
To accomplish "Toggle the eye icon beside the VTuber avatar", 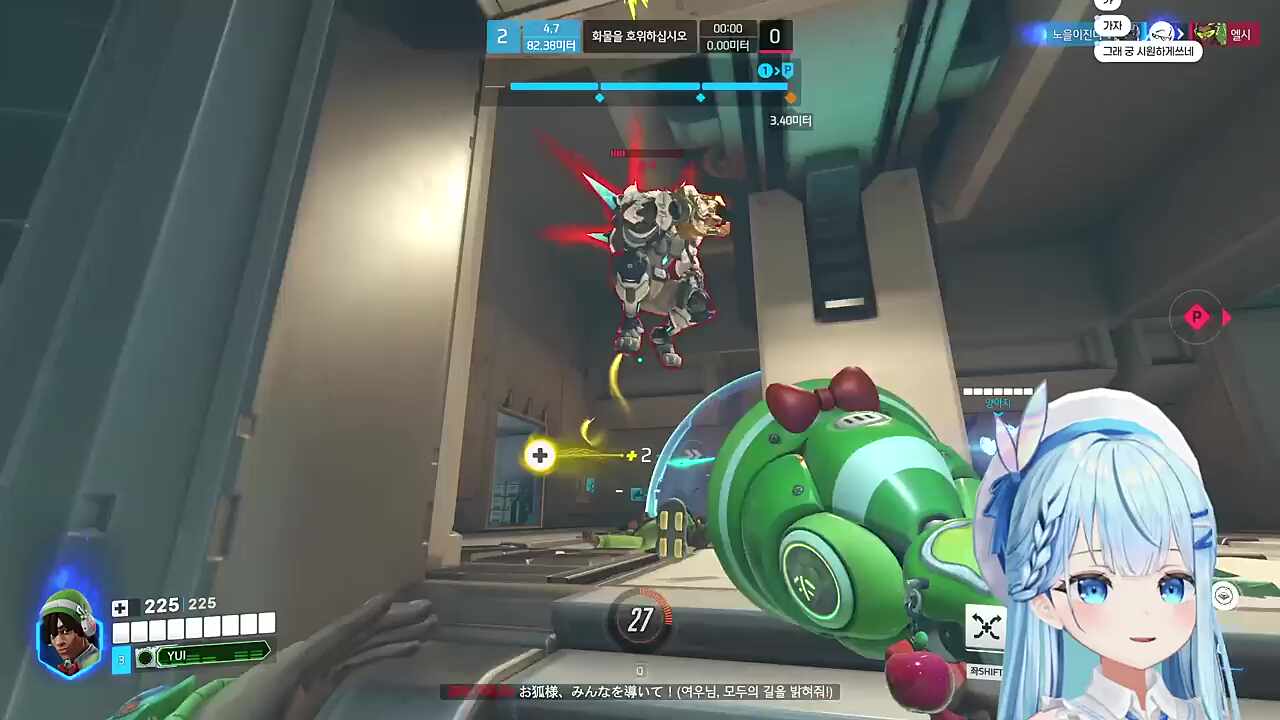I will coord(1224,596).
